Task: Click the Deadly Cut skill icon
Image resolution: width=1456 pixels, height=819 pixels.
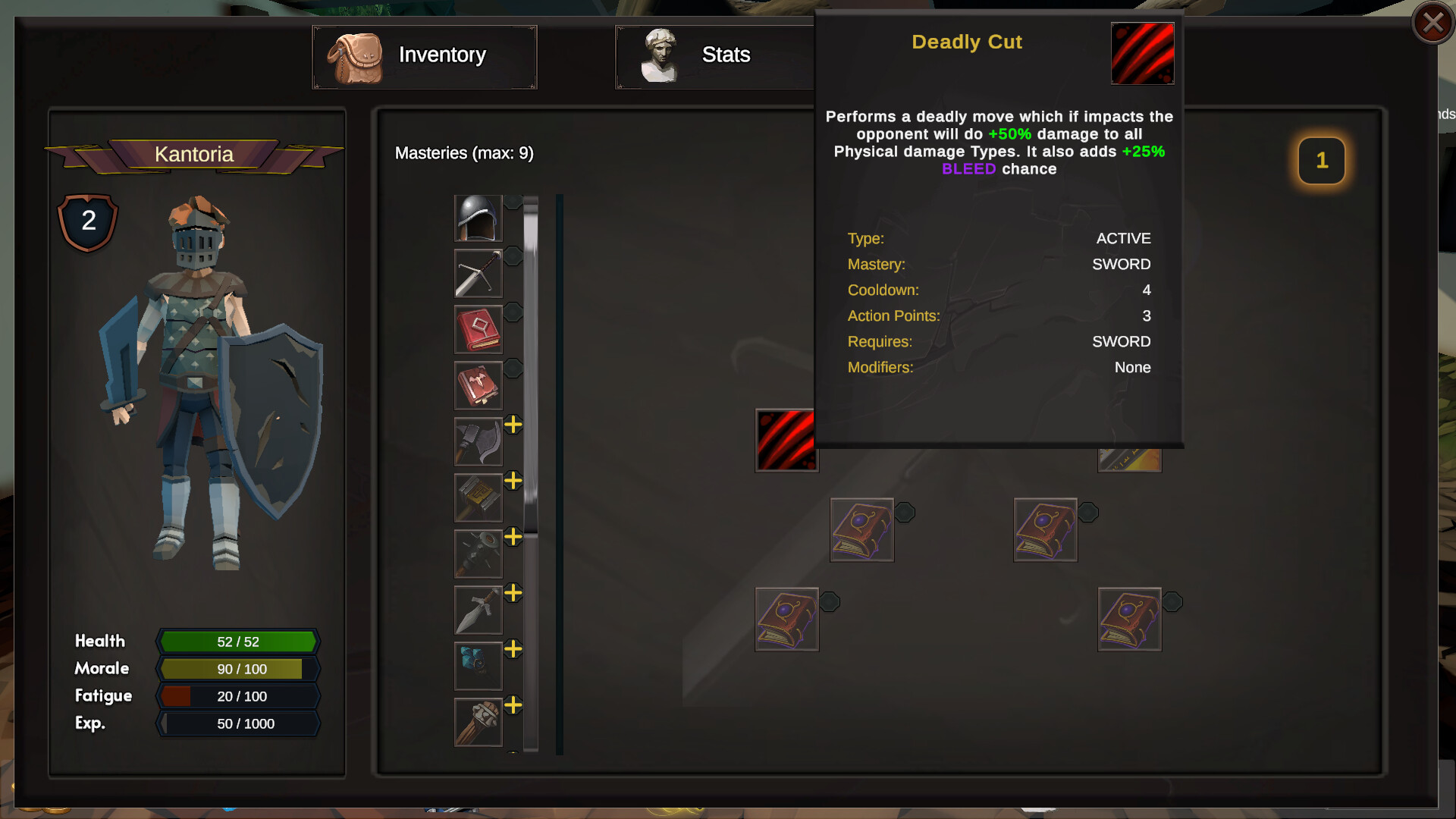Action: click(786, 440)
